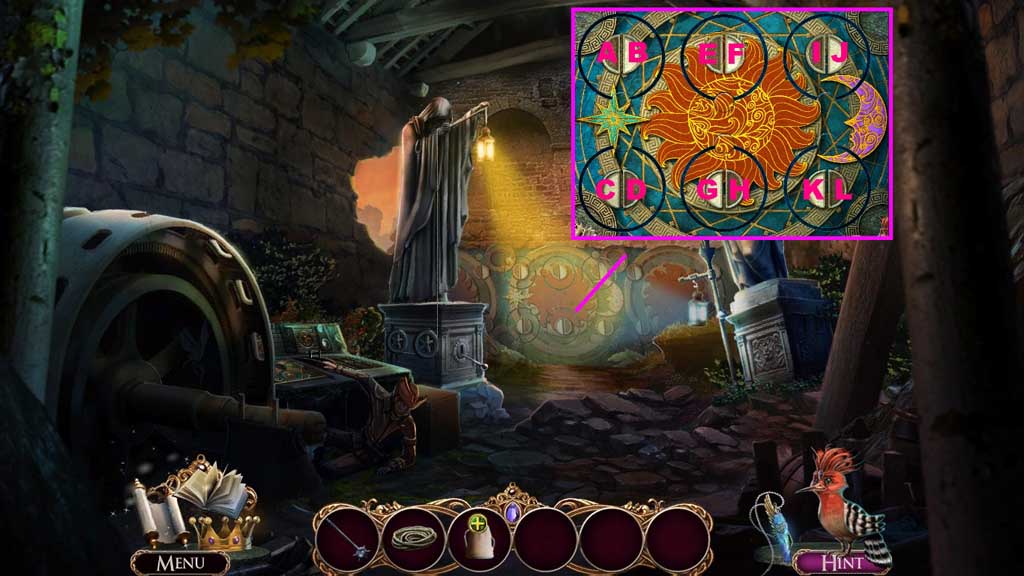Pick the sack with green plus
Viewport: 1024px width, 576px height.
tap(478, 540)
